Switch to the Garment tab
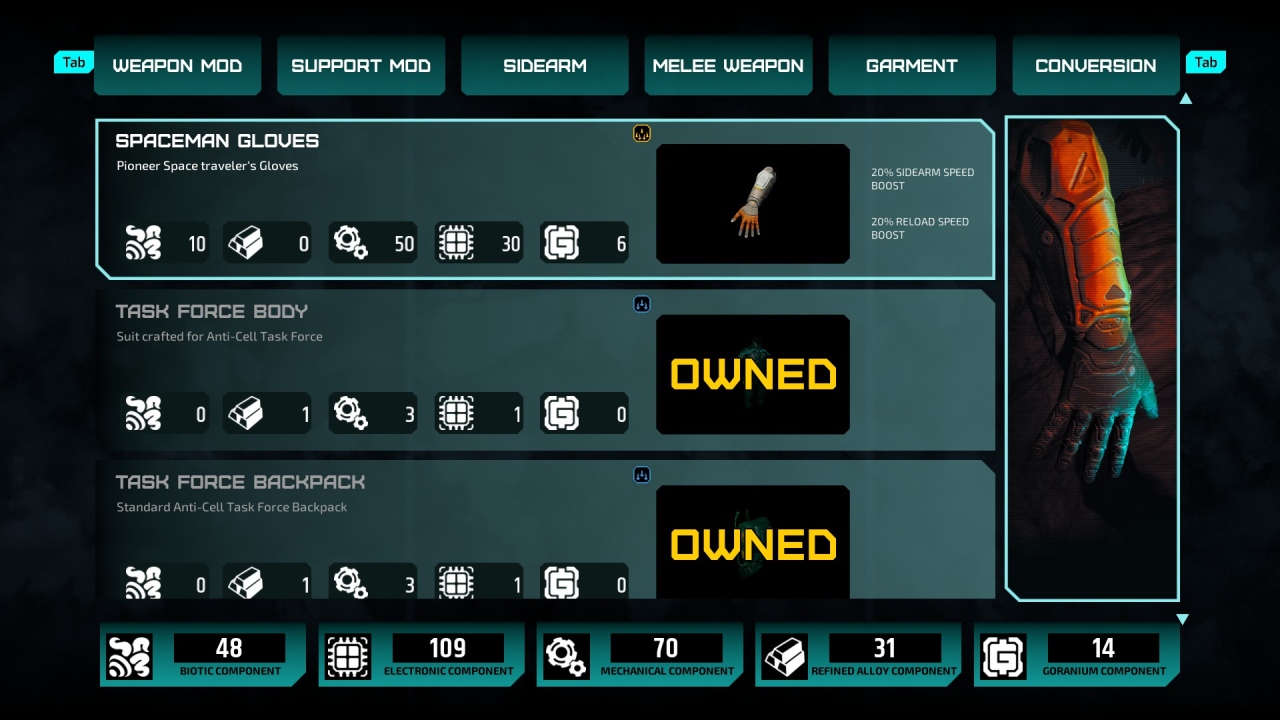The width and height of the screenshot is (1280, 720). coord(911,64)
